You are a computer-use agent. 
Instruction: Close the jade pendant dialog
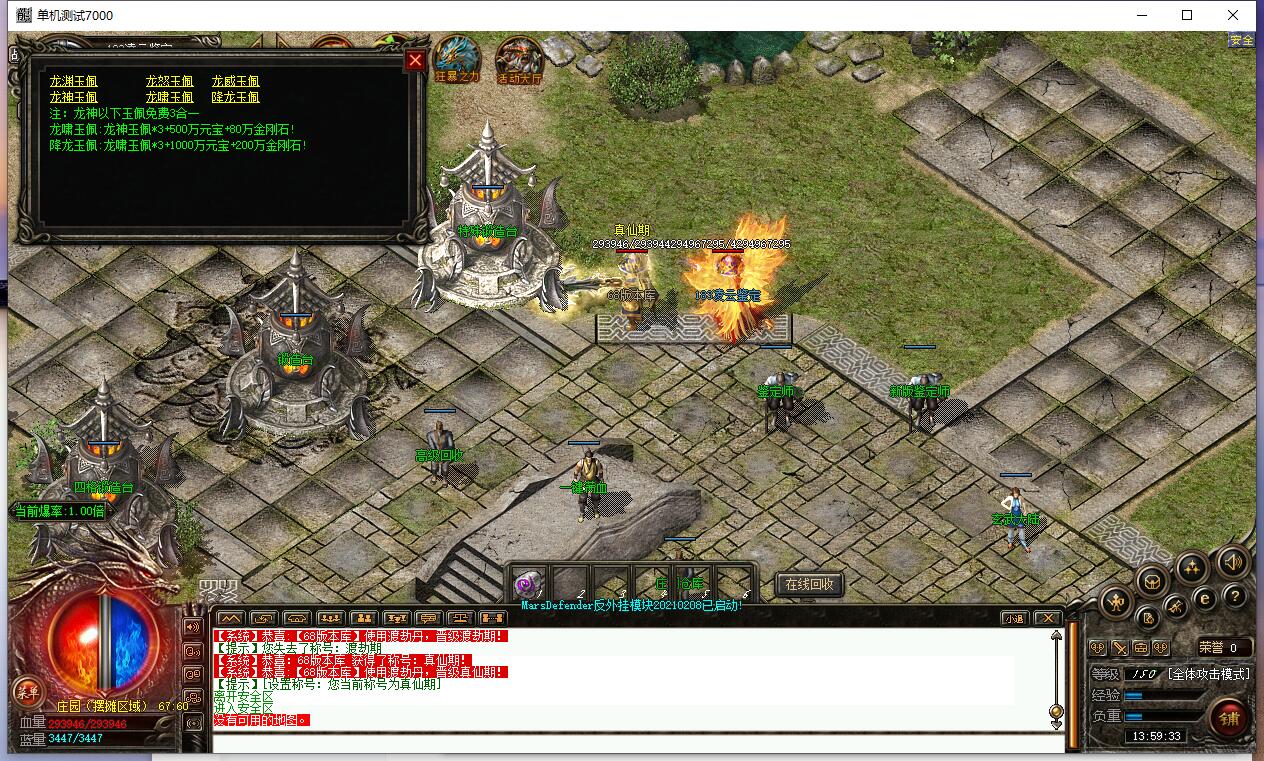pyautogui.click(x=415, y=61)
